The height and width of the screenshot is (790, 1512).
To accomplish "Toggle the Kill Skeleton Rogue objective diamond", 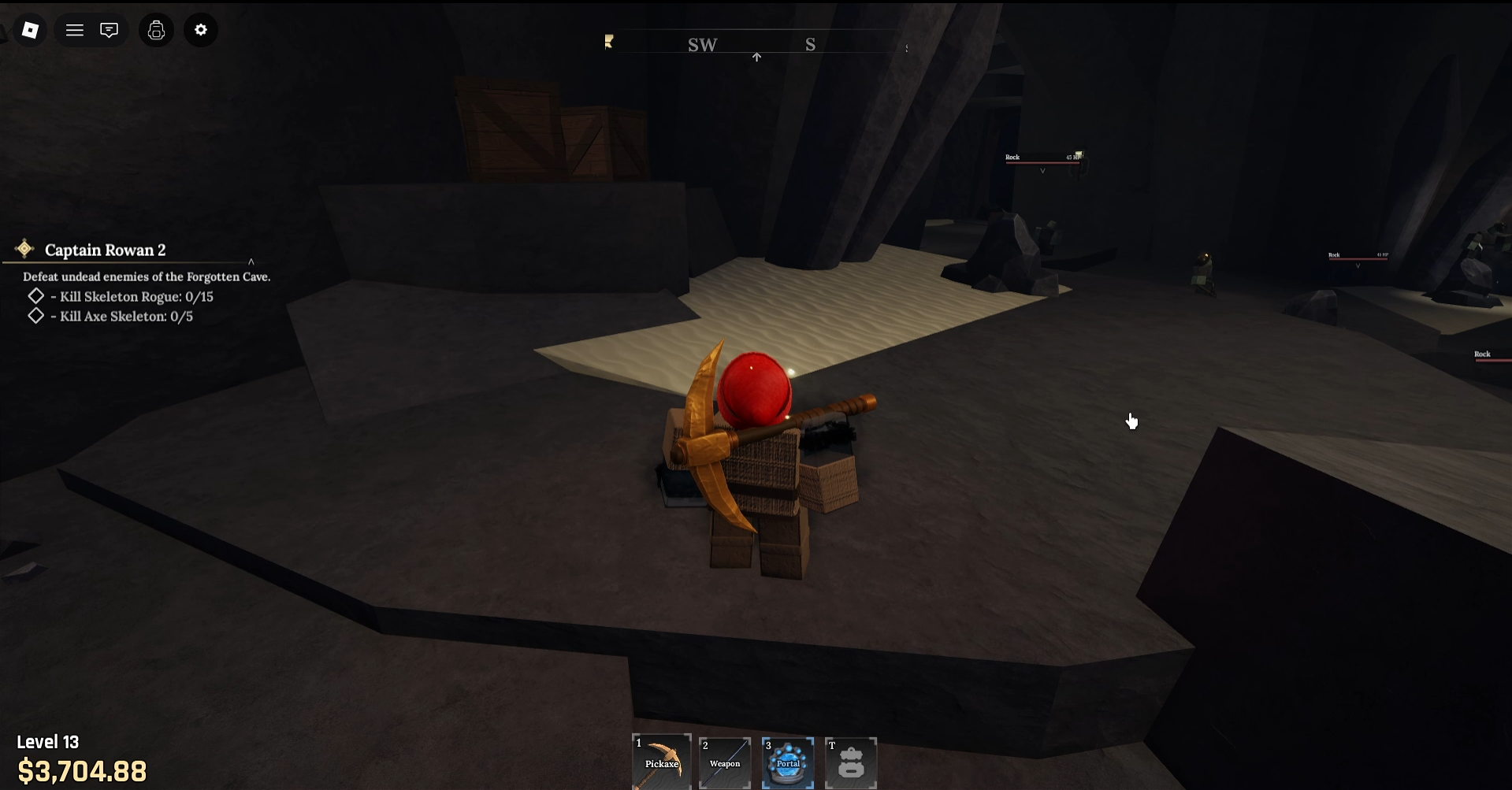I will 35,296.
